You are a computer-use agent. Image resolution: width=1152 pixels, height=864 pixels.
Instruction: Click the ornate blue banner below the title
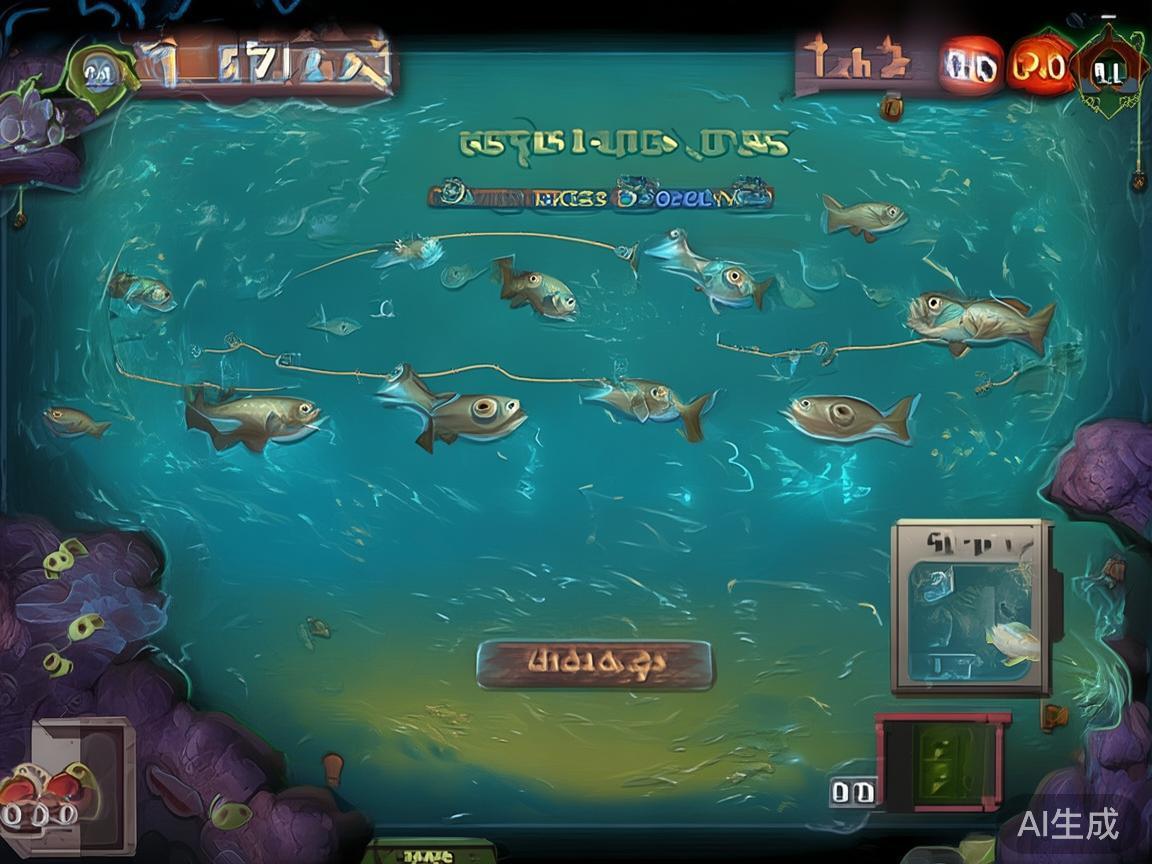(600, 195)
